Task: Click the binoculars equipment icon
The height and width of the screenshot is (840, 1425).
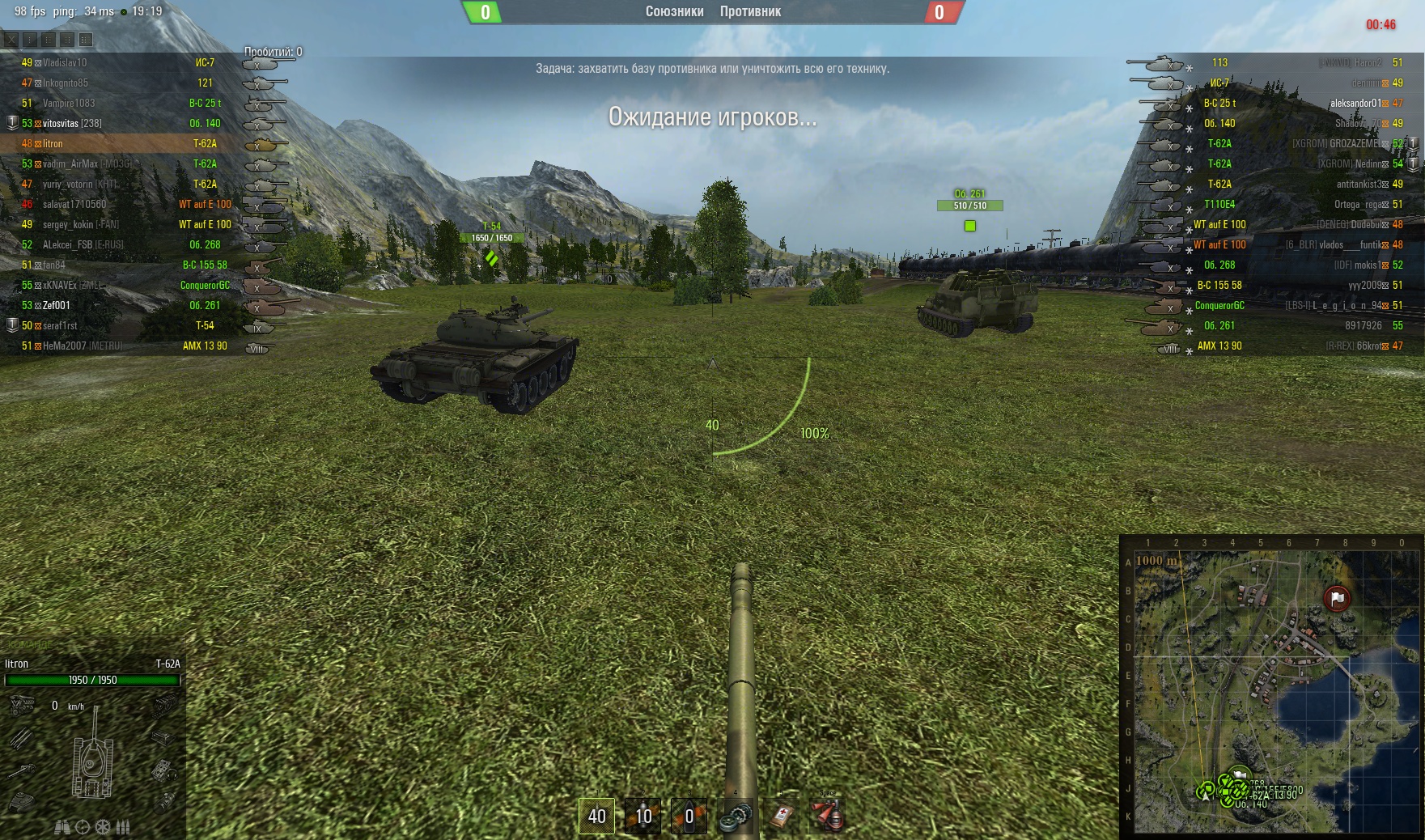Action: pyautogui.click(x=62, y=827)
